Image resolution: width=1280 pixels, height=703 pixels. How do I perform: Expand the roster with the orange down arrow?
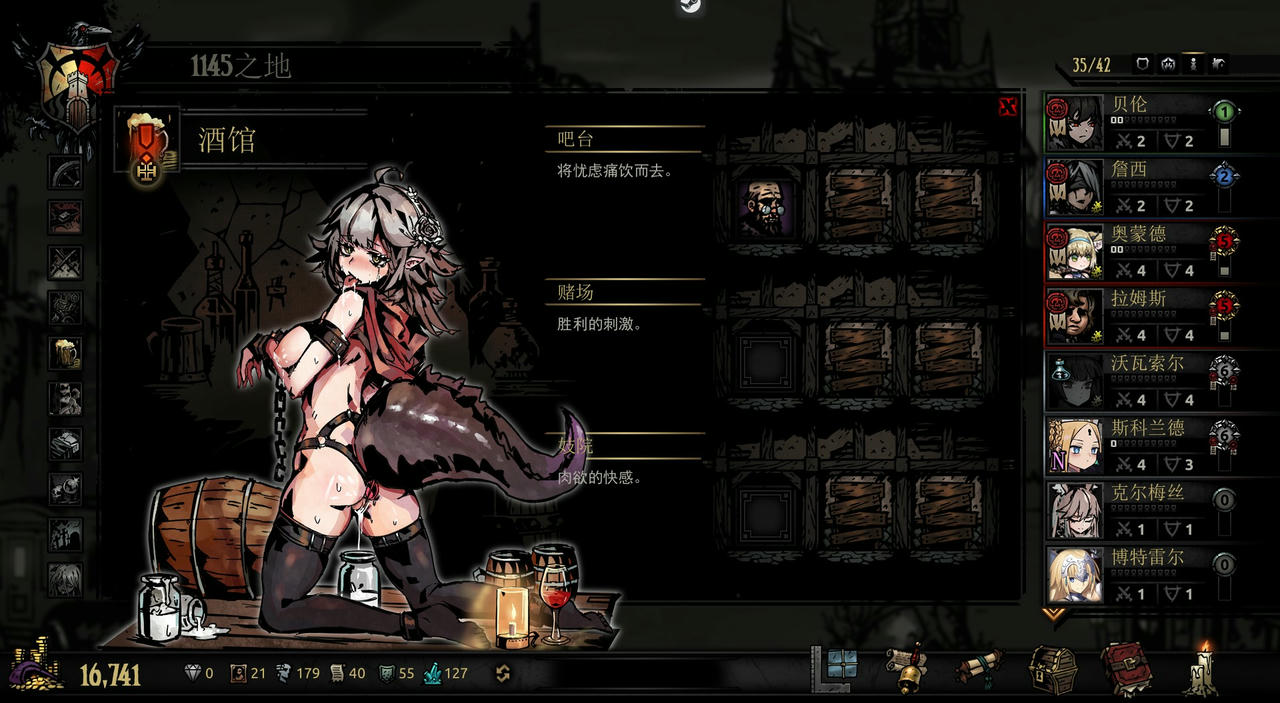(x=1052, y=612)
